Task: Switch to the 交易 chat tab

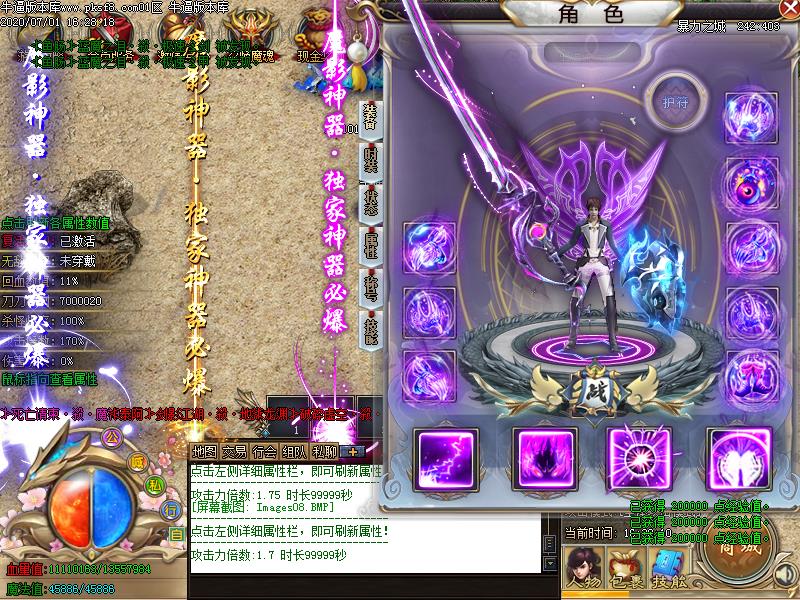Action: pos(234,452)
